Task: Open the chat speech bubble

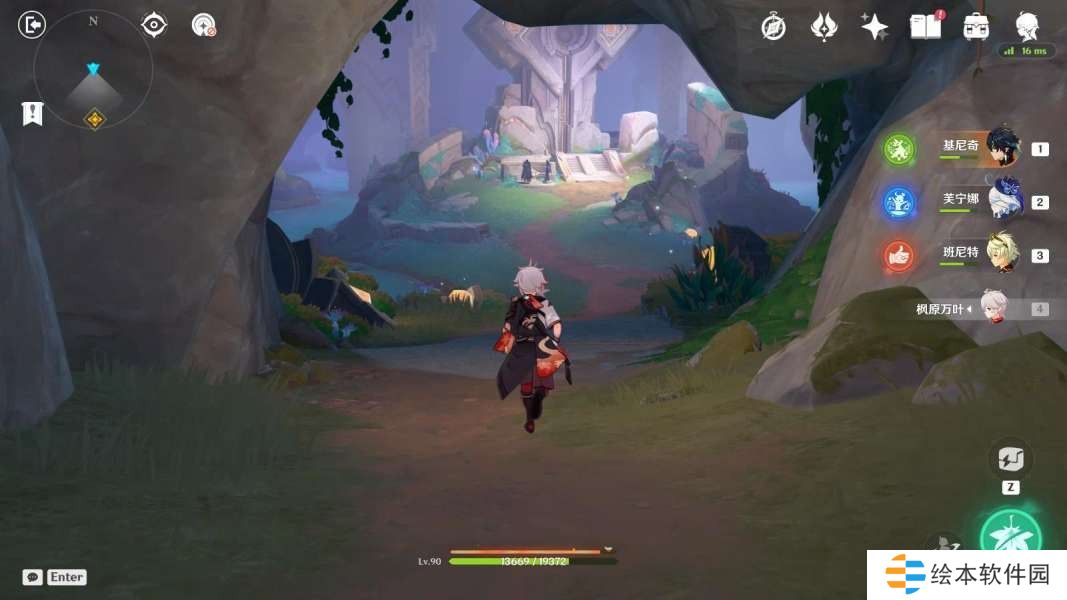Action: 33,577
